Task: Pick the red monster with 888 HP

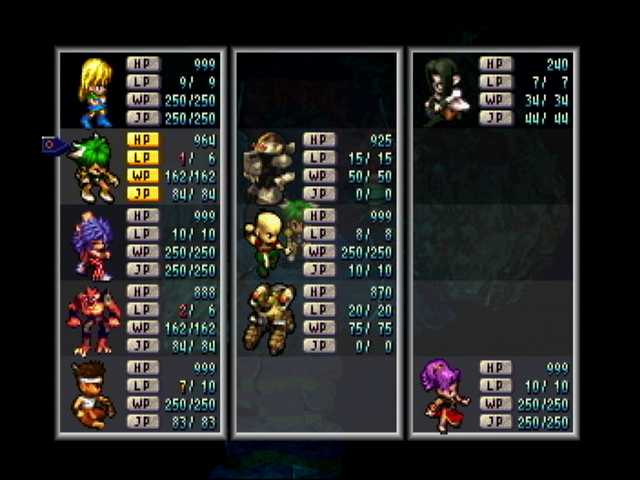Action: pos(95,319)
